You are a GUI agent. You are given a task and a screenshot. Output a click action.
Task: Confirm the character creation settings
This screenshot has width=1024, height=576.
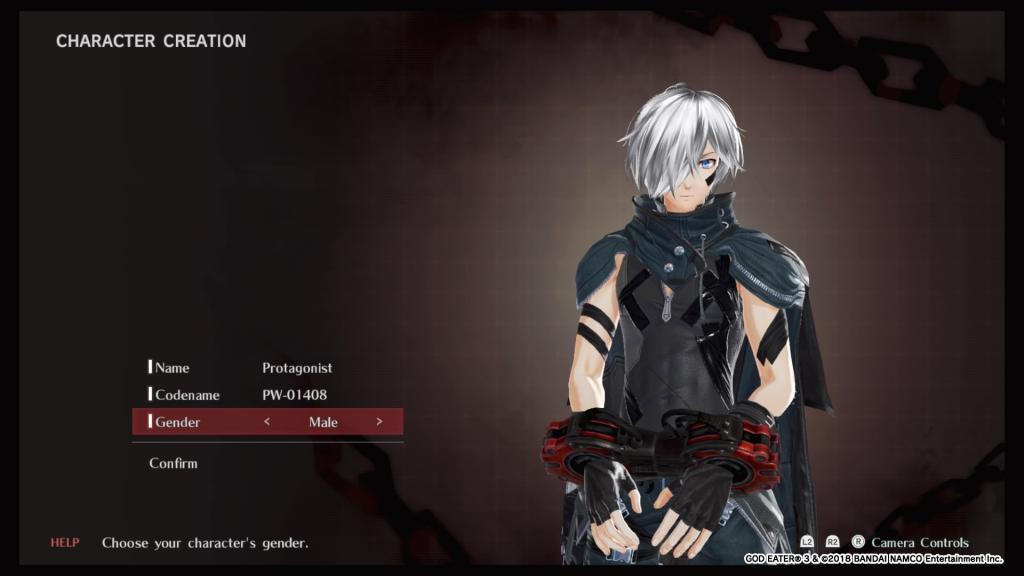point(173,463)
